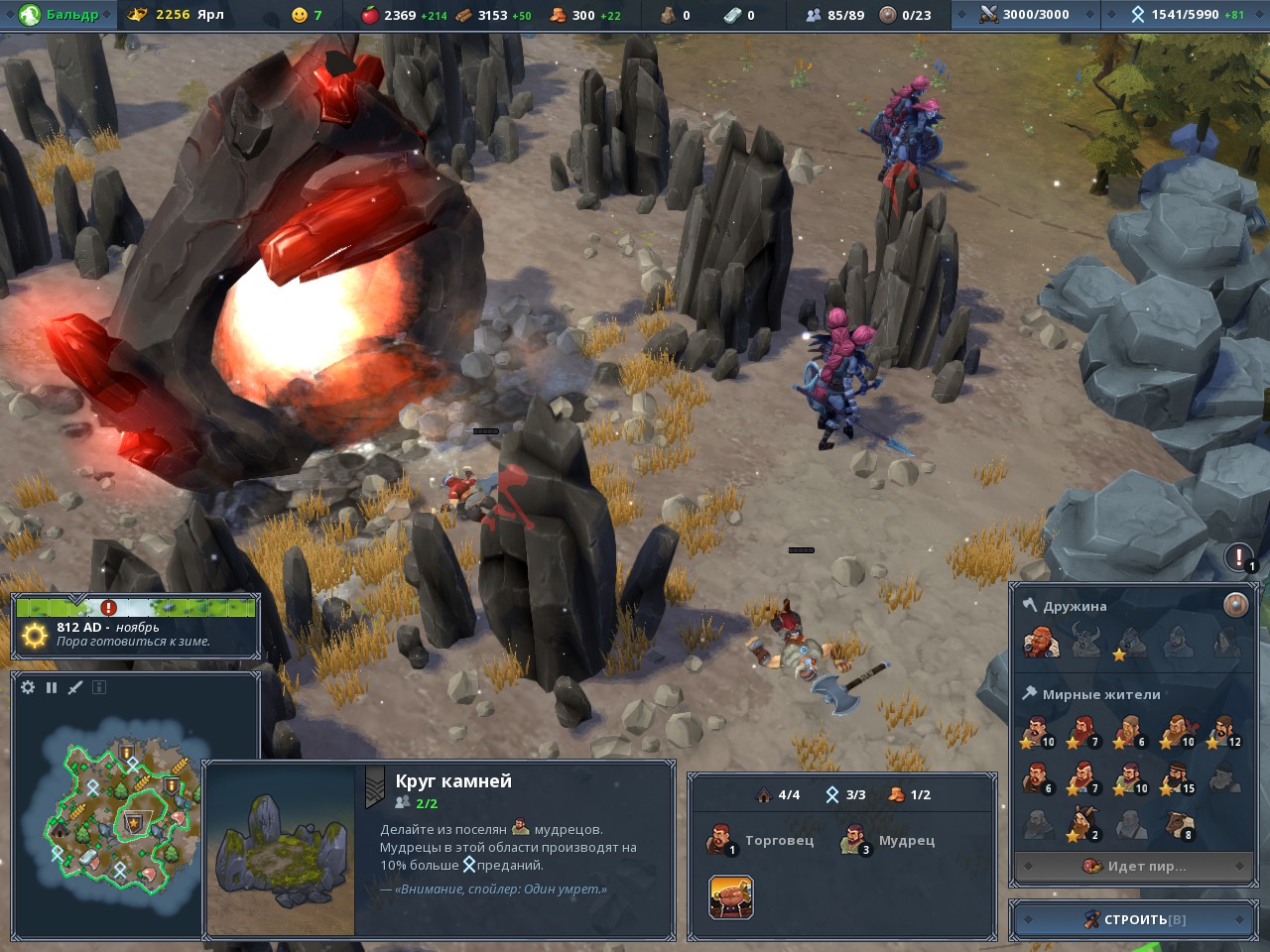Click the sword icon above the minimap
1270x952 pixels.
pyautogui.click(x=75, y=687)
